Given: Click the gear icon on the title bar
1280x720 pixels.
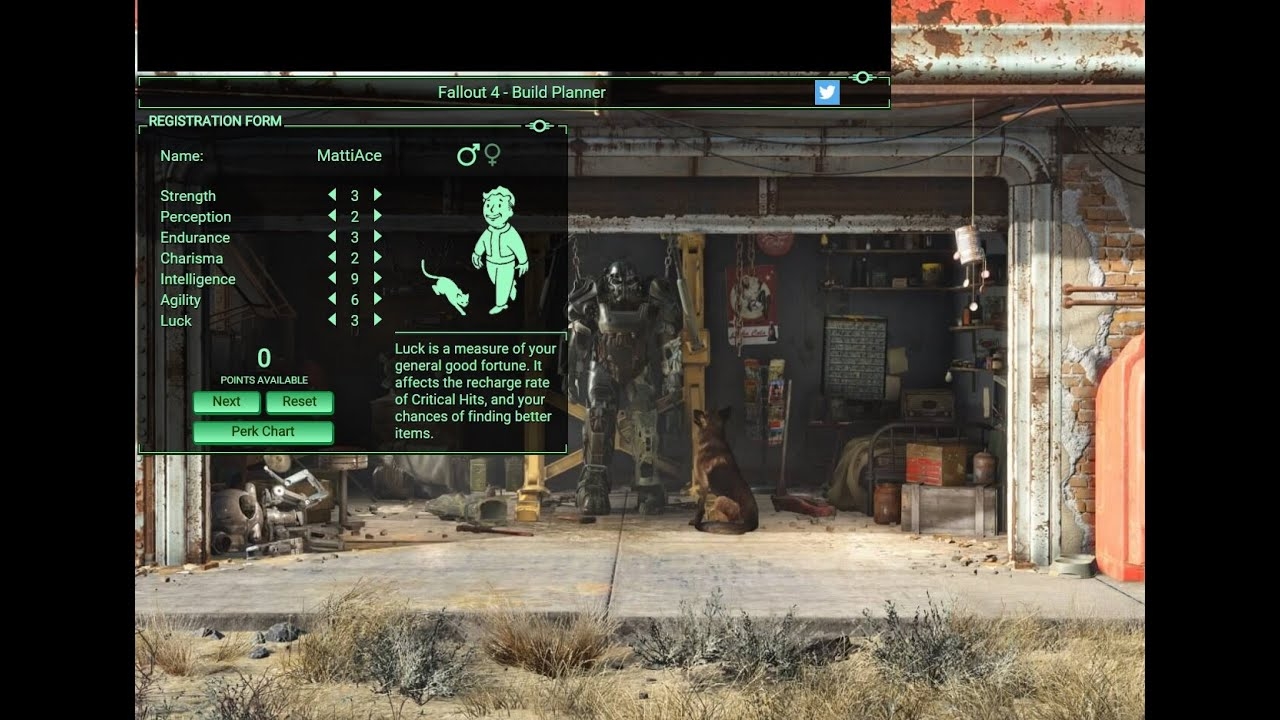Looking at the screenshot, I should point(862,77).
